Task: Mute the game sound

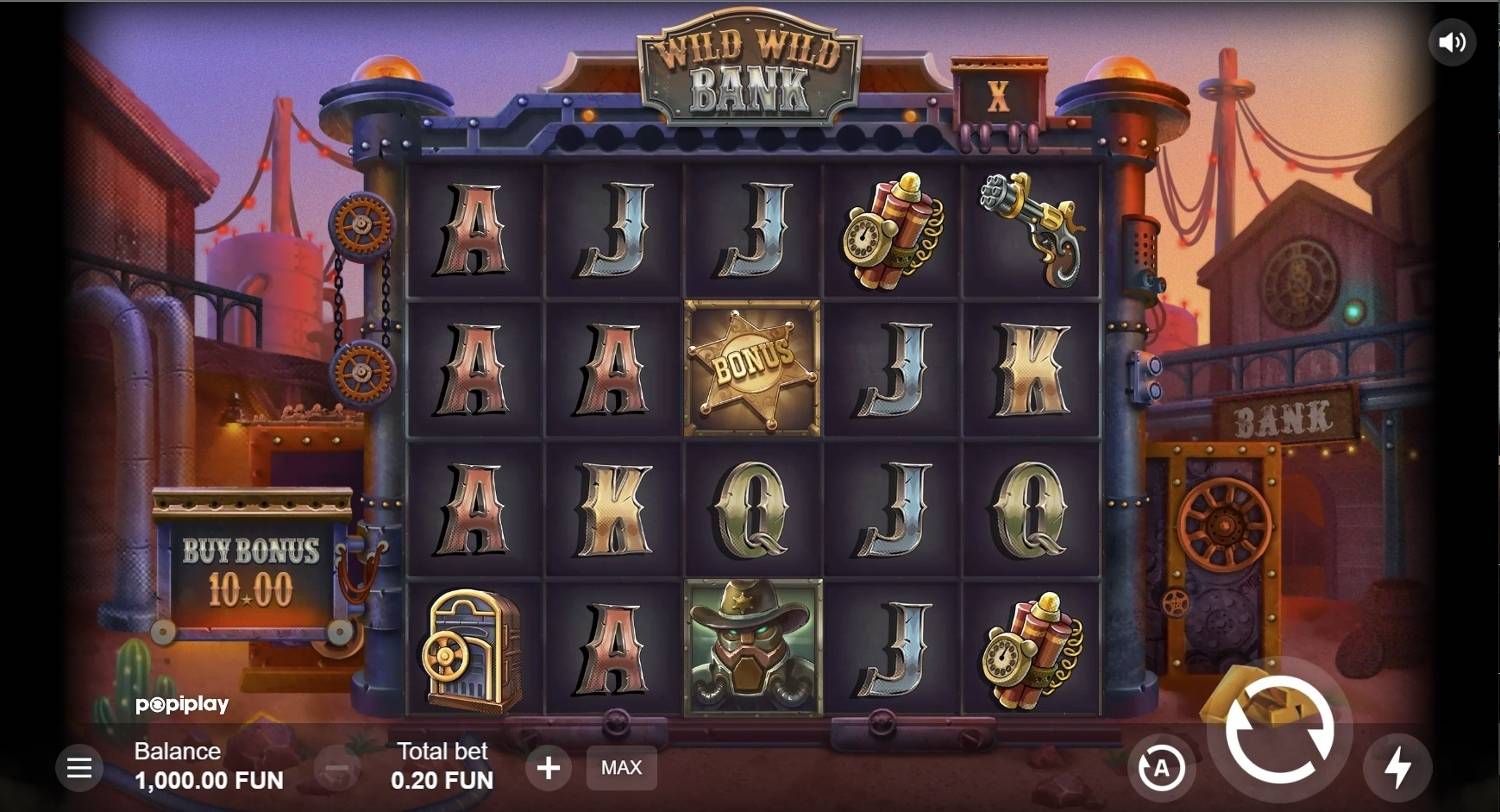Action: click(1452, 41)
